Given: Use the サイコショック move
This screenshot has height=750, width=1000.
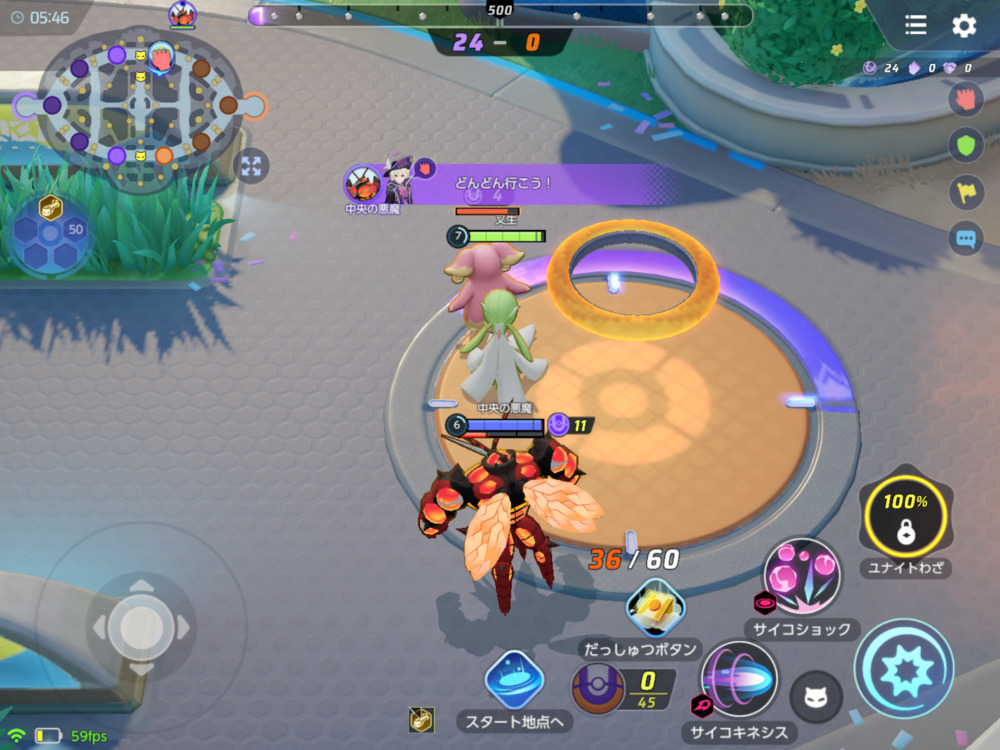Looking at the screenshot, I should 801,577.
